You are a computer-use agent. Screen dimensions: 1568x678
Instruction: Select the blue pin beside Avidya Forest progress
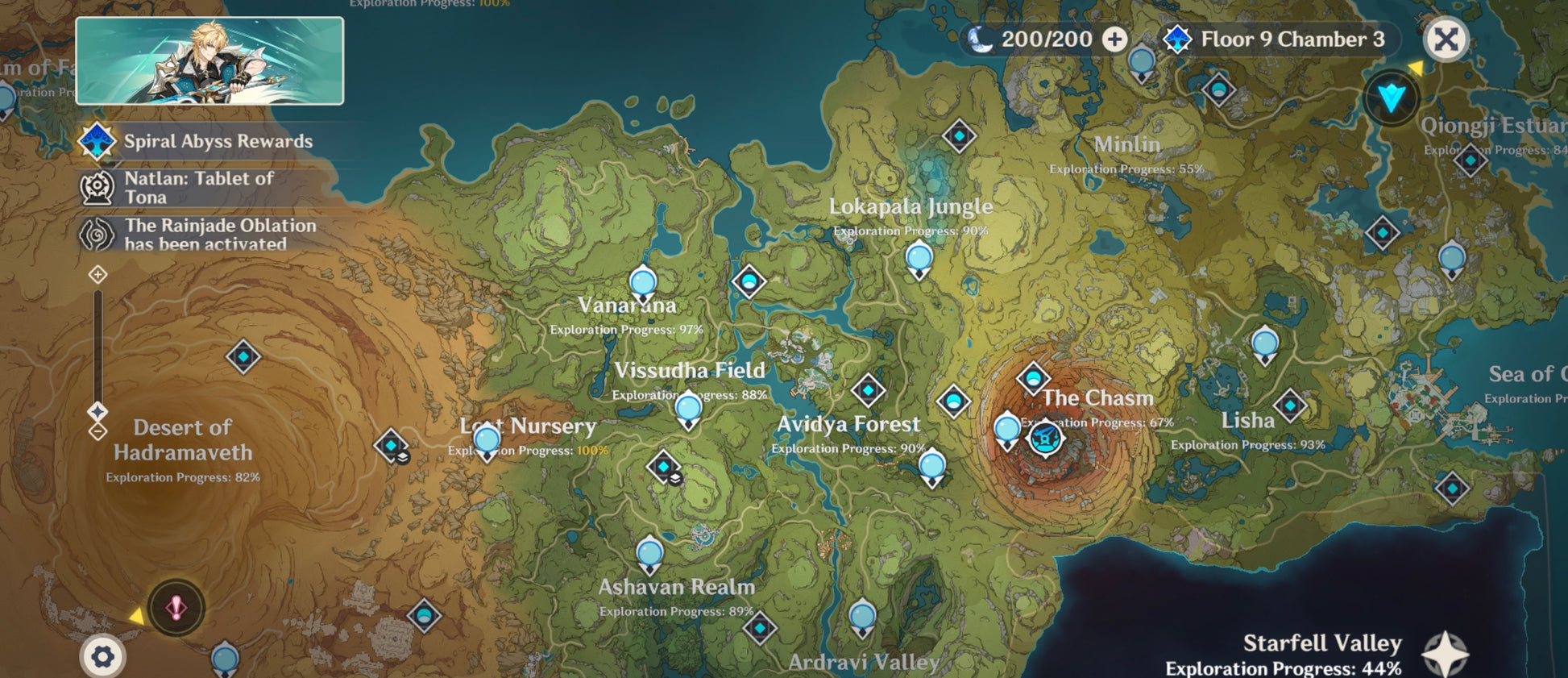(x=932, y=467)
